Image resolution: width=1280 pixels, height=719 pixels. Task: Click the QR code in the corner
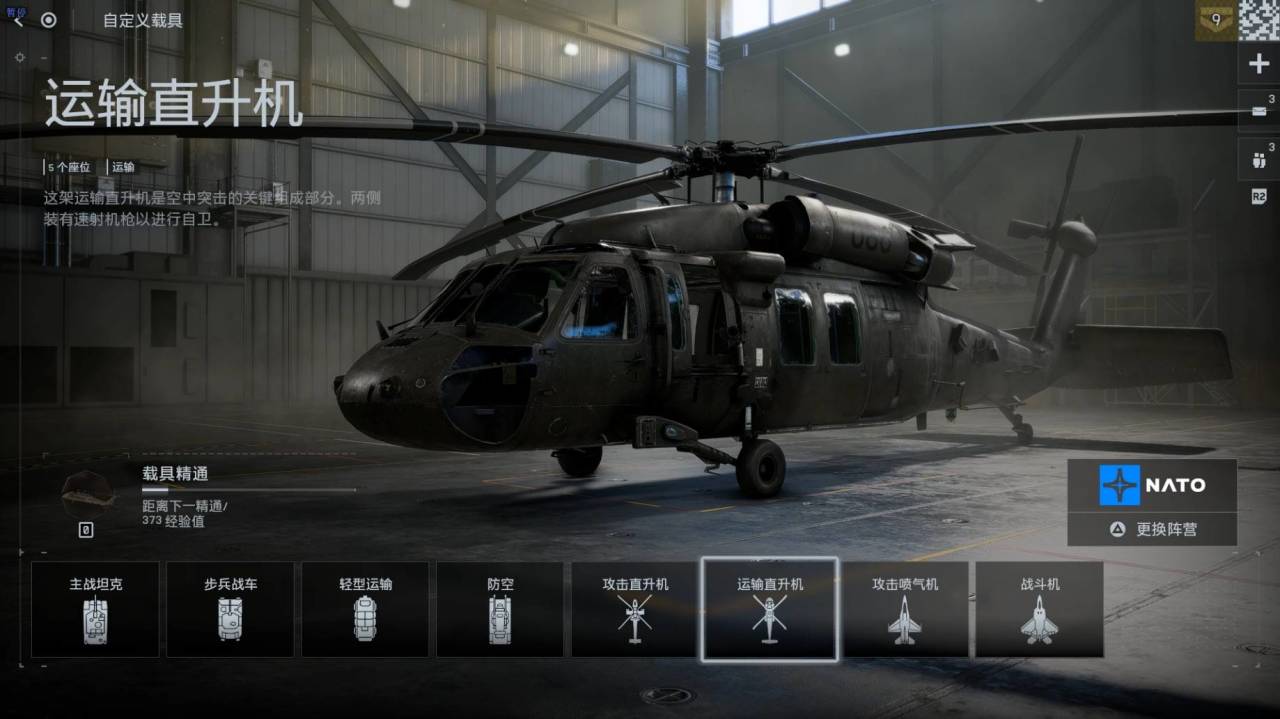click(1259, 20)
